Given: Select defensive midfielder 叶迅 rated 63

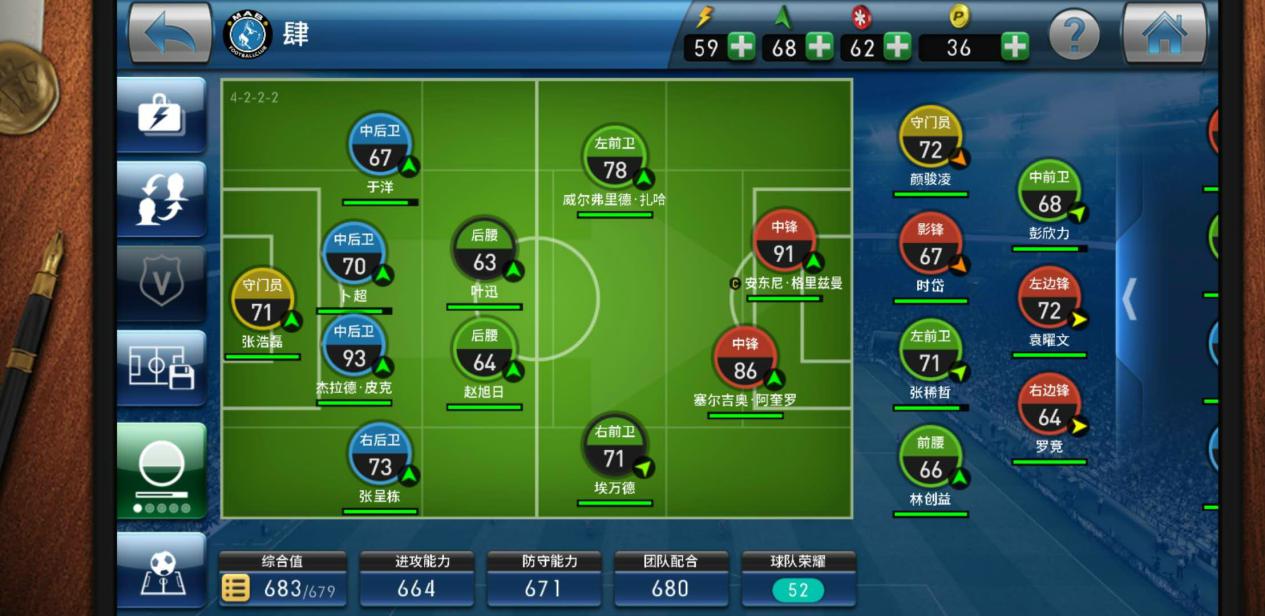Looking at the screenshot, I should click(x=484, y=251).
